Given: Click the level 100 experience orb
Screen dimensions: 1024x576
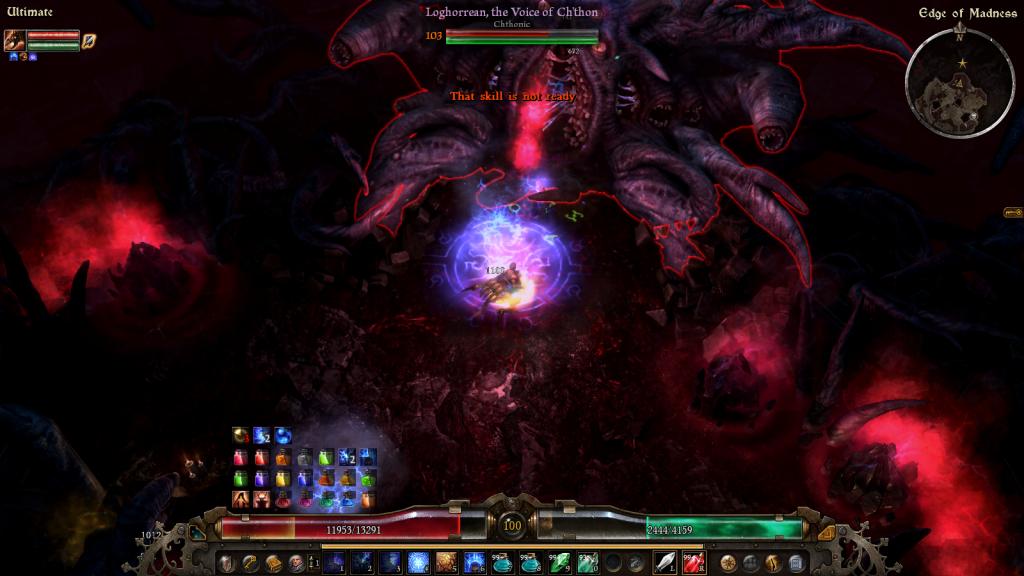Looking at the screenshot, I should pos(512,526).
